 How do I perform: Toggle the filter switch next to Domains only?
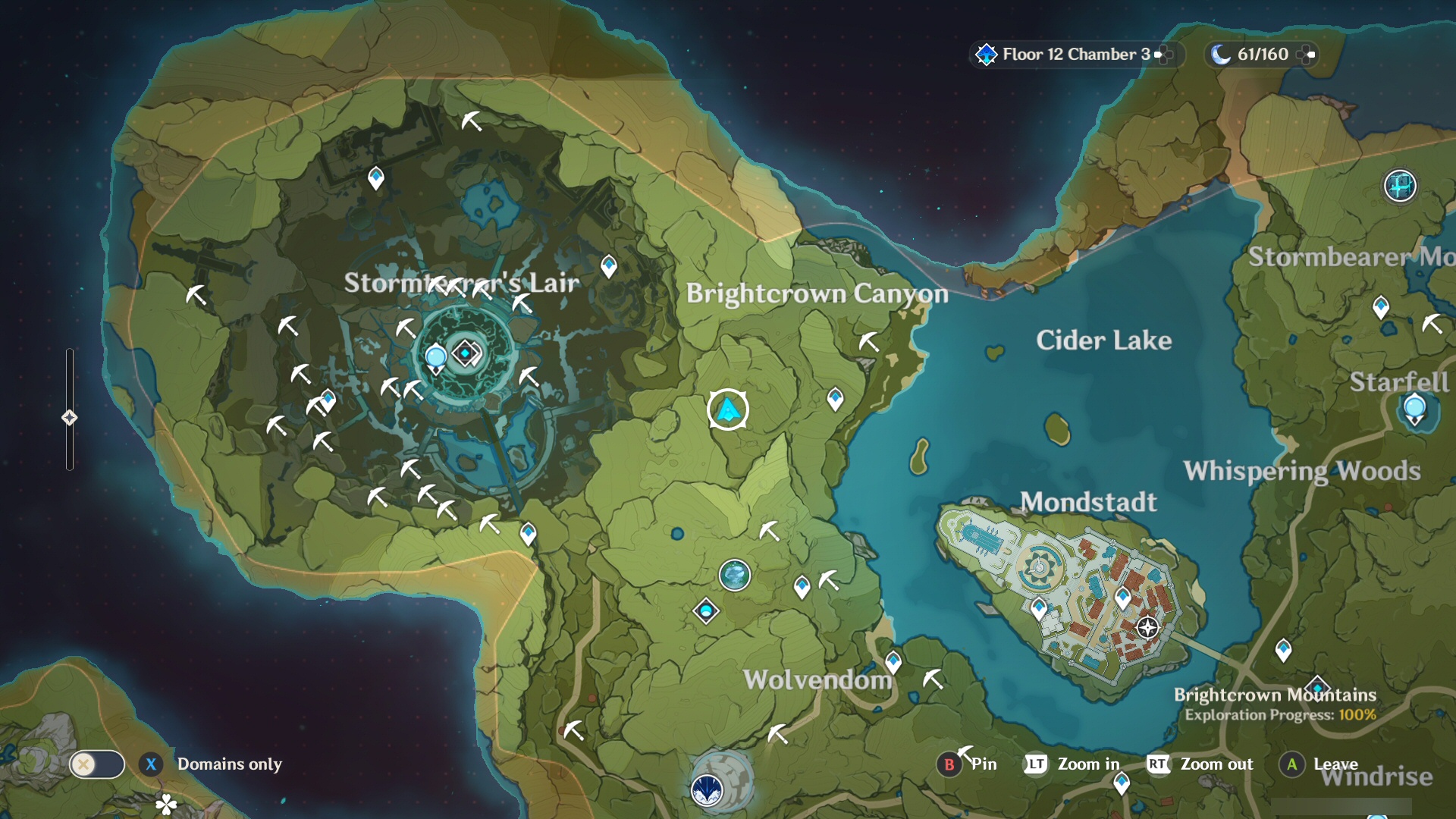(96, 764)
